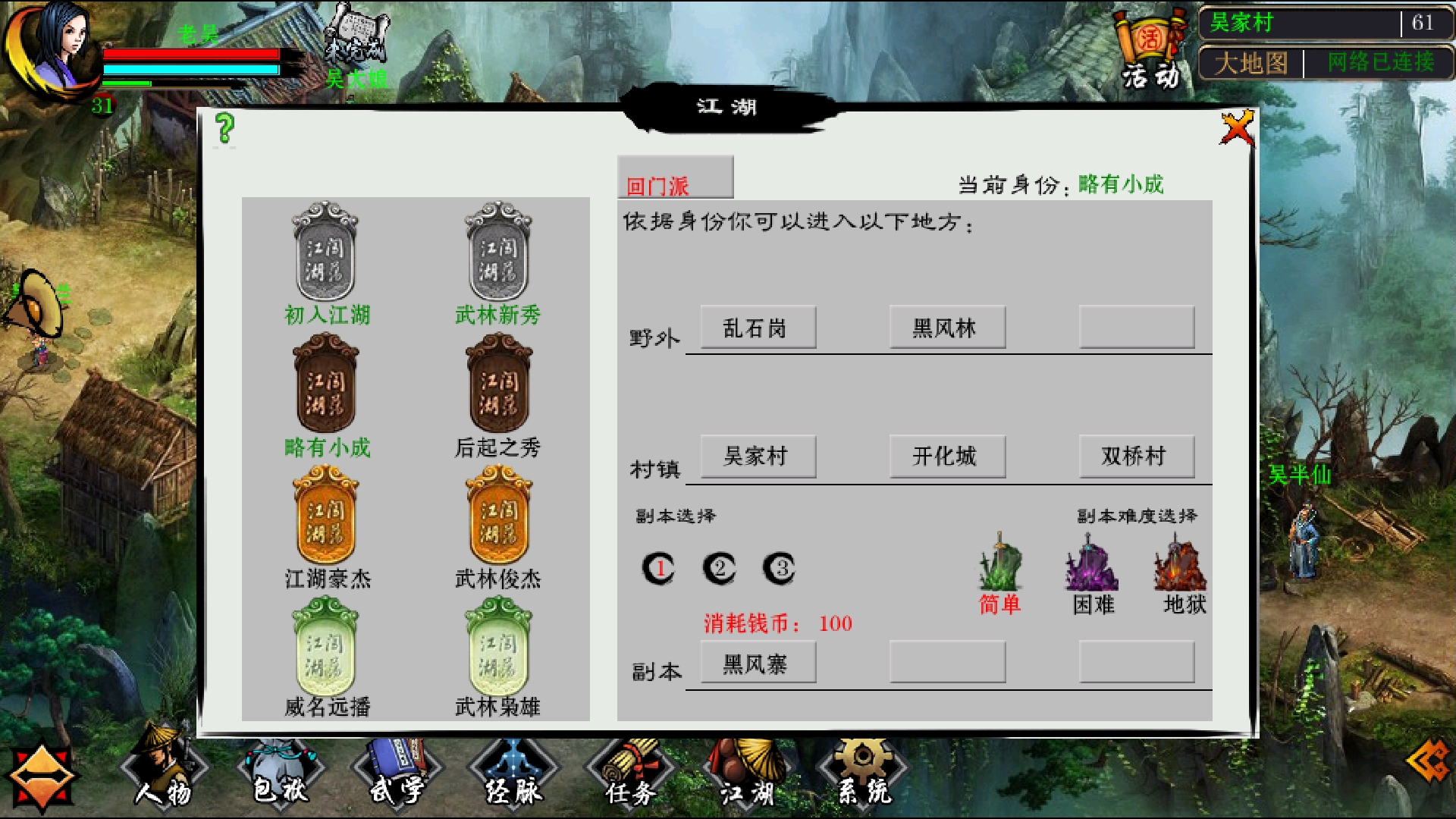Enter the 黑风寨 dungeon

pyautogui.click(x=758, y=662)
